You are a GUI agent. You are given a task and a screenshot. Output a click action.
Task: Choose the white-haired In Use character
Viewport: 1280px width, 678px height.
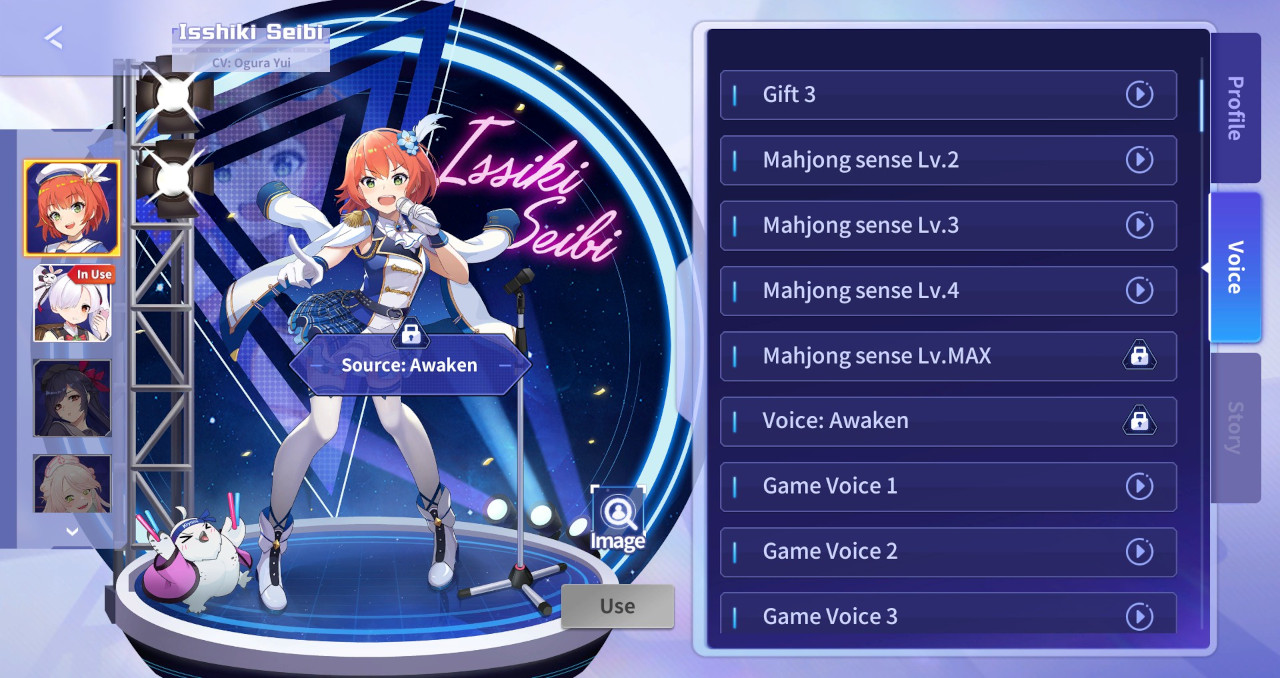tap(72, 304)
